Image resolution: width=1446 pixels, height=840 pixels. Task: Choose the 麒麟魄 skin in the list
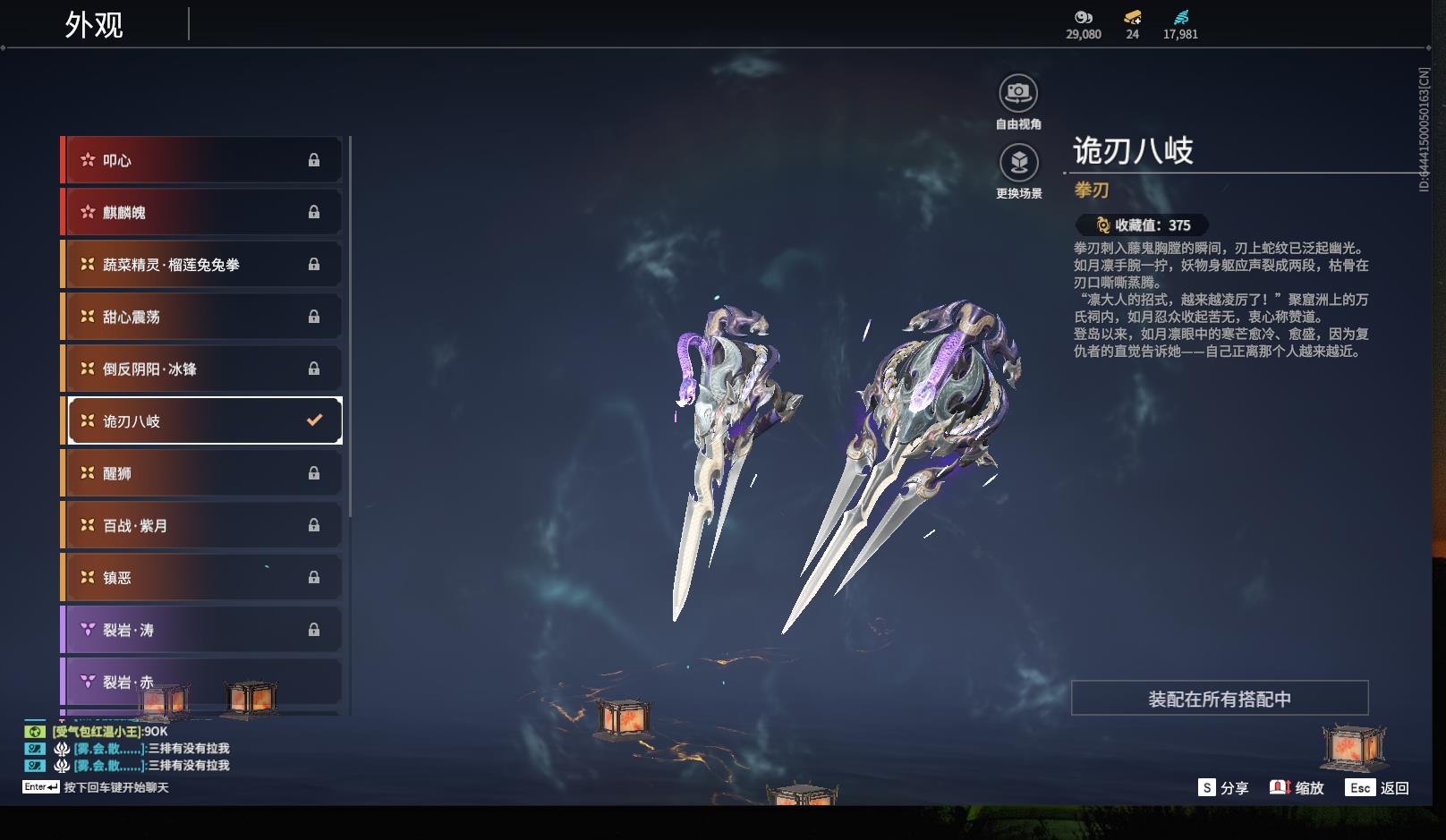pos(201,212)
